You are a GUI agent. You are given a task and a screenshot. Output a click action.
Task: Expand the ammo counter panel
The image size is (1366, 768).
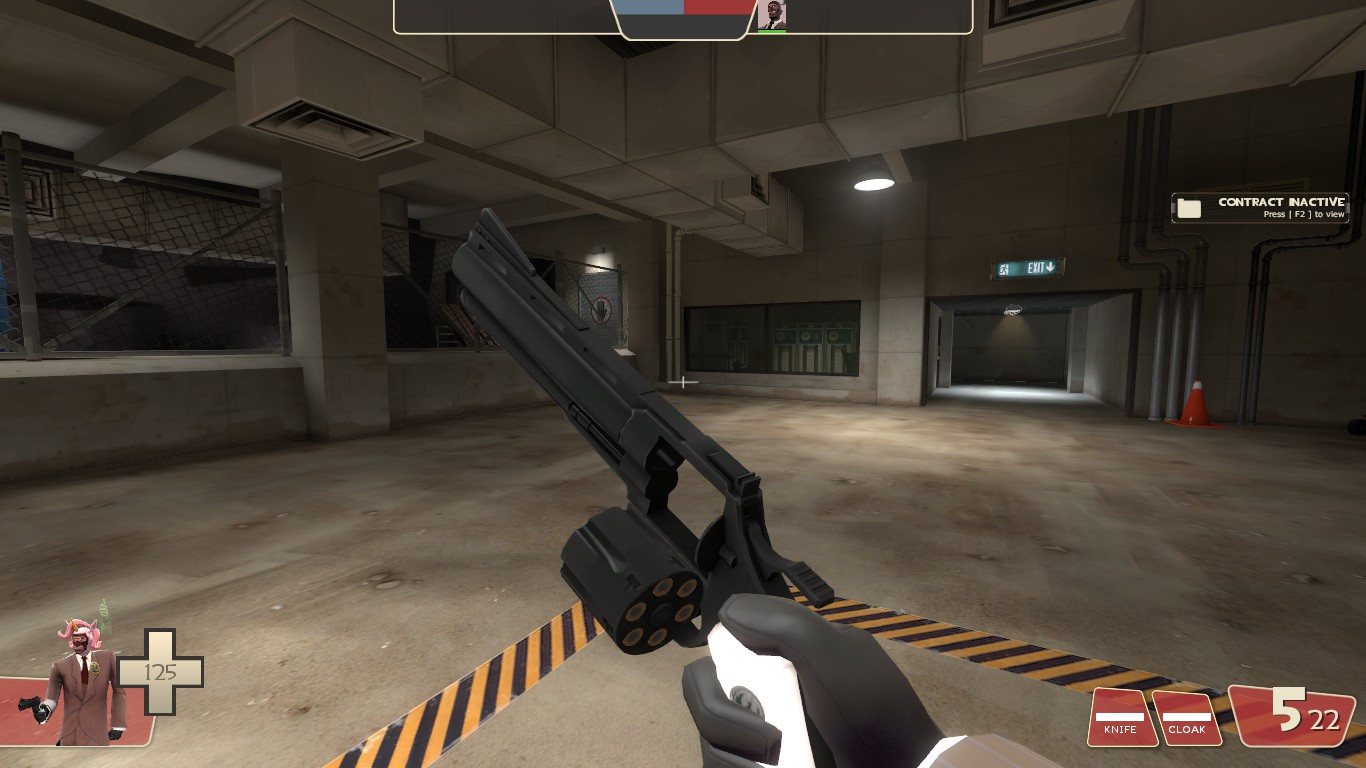click(x=1295, y=717)
